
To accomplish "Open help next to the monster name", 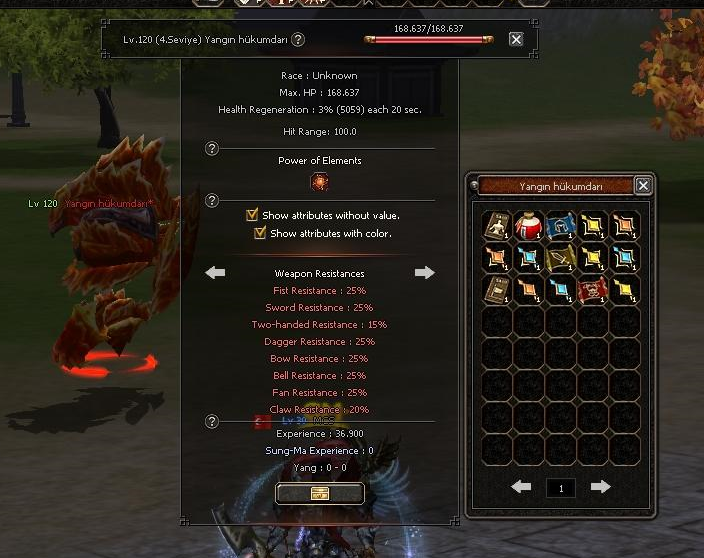I will 298,40.
